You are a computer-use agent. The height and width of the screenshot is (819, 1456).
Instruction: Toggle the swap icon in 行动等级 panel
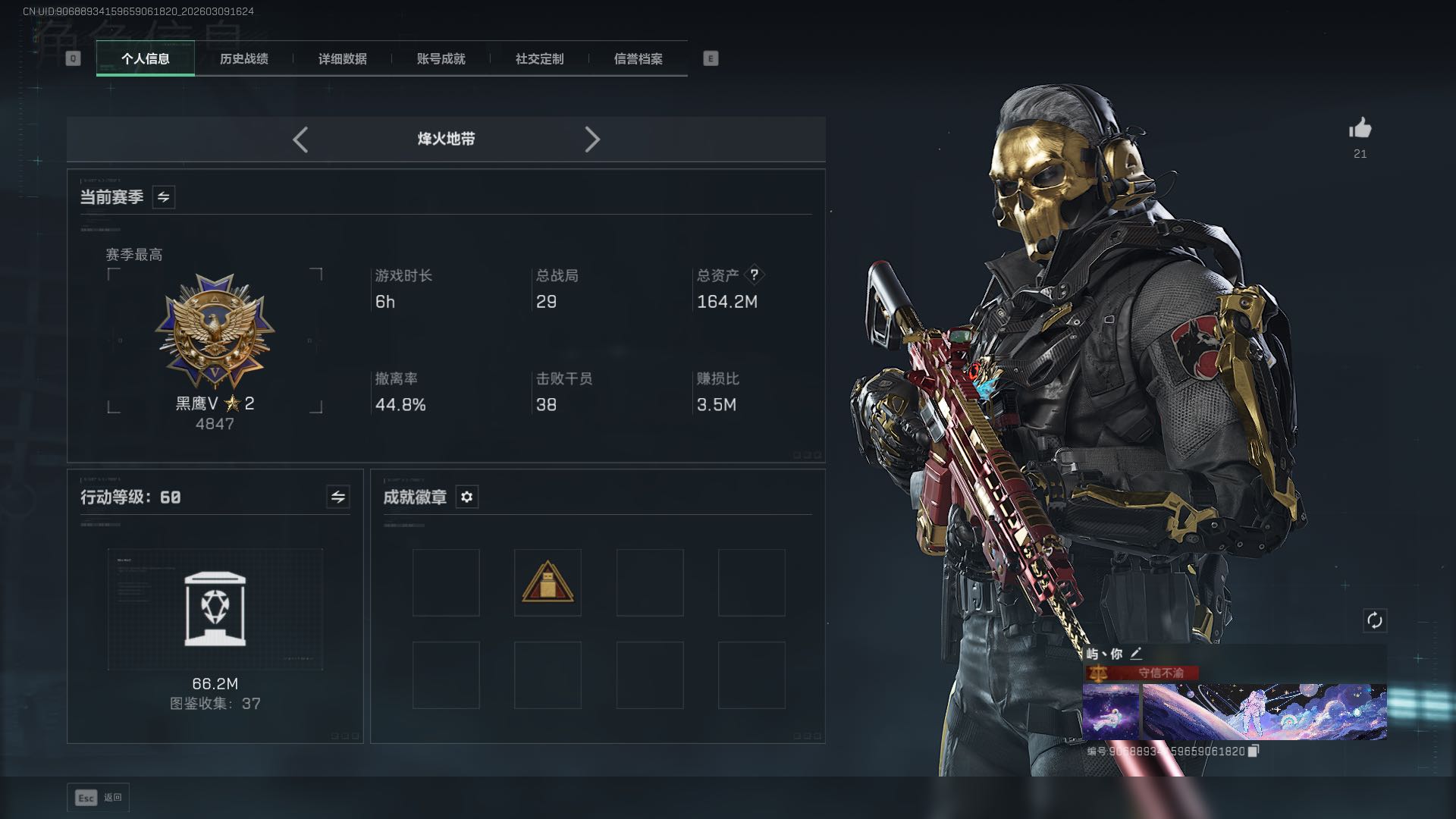(x=338, y=497)
